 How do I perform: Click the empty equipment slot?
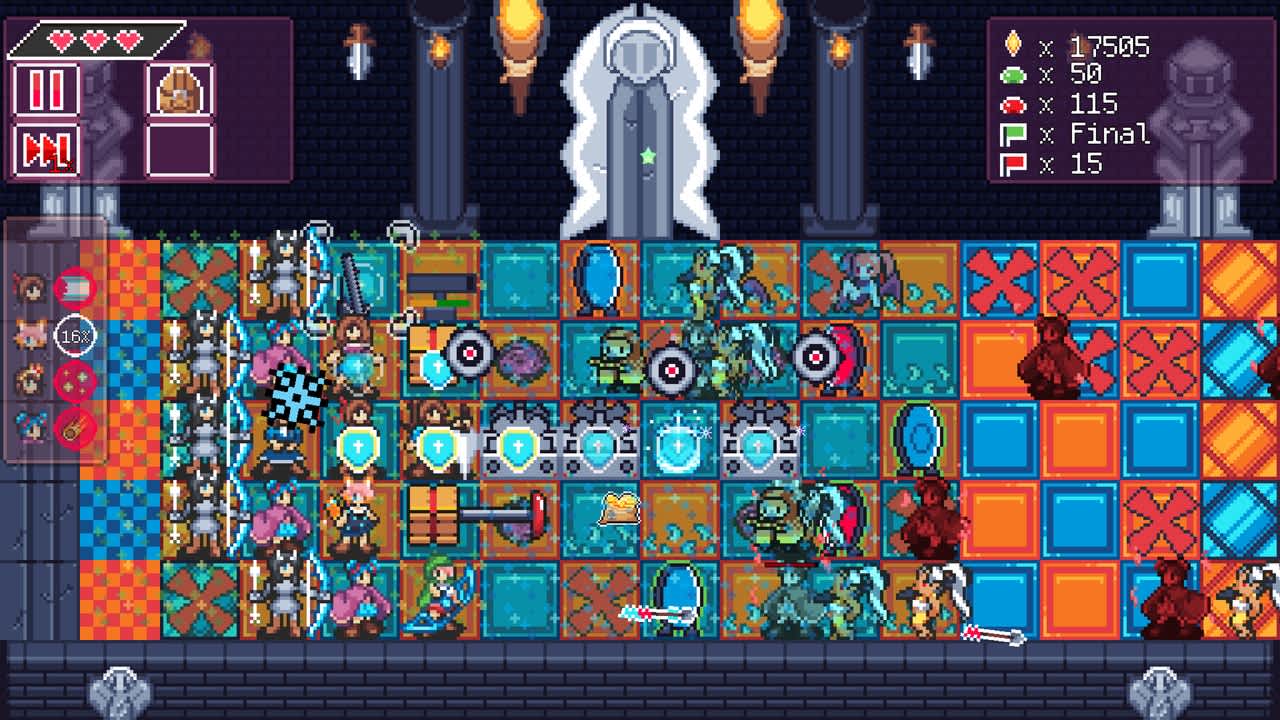(x=180, y=150)
